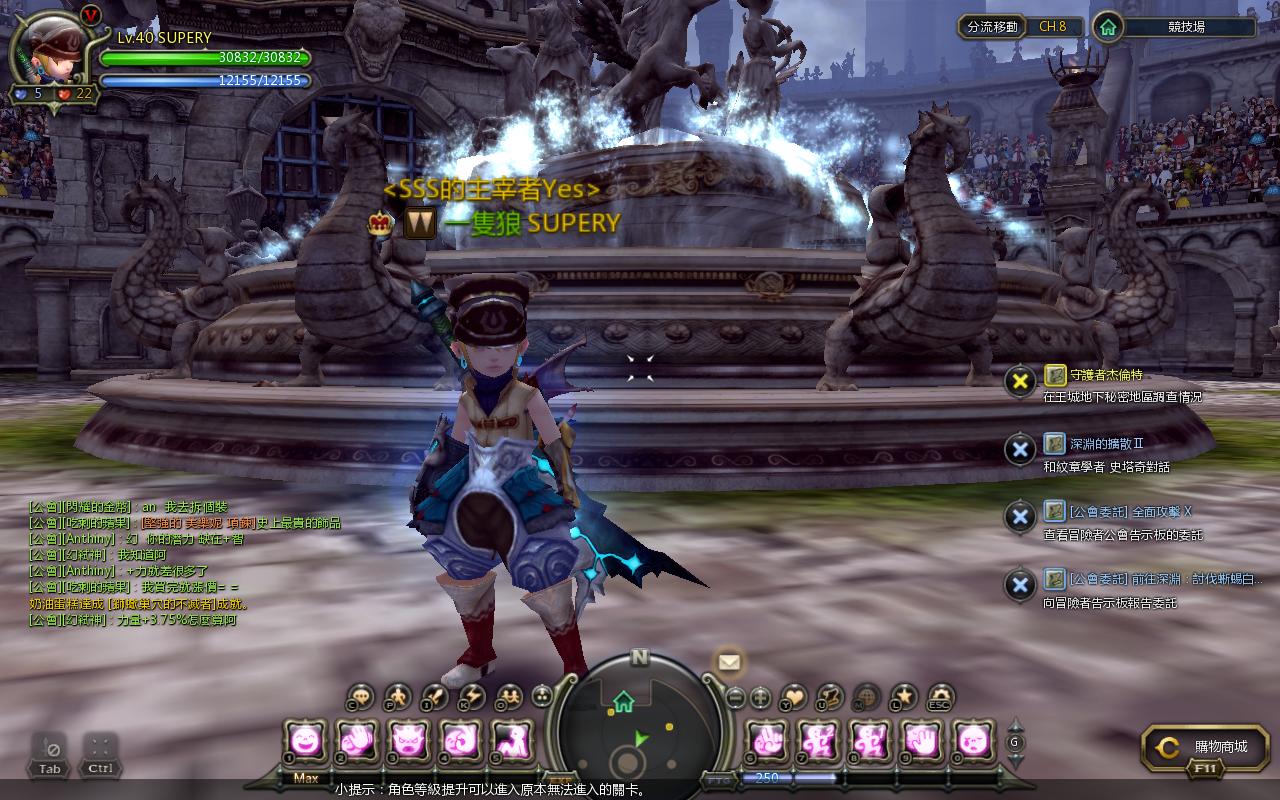Use the open palm emote in slot 9
The width and height of the screenshot is (1280, 800).
point(921,741)
